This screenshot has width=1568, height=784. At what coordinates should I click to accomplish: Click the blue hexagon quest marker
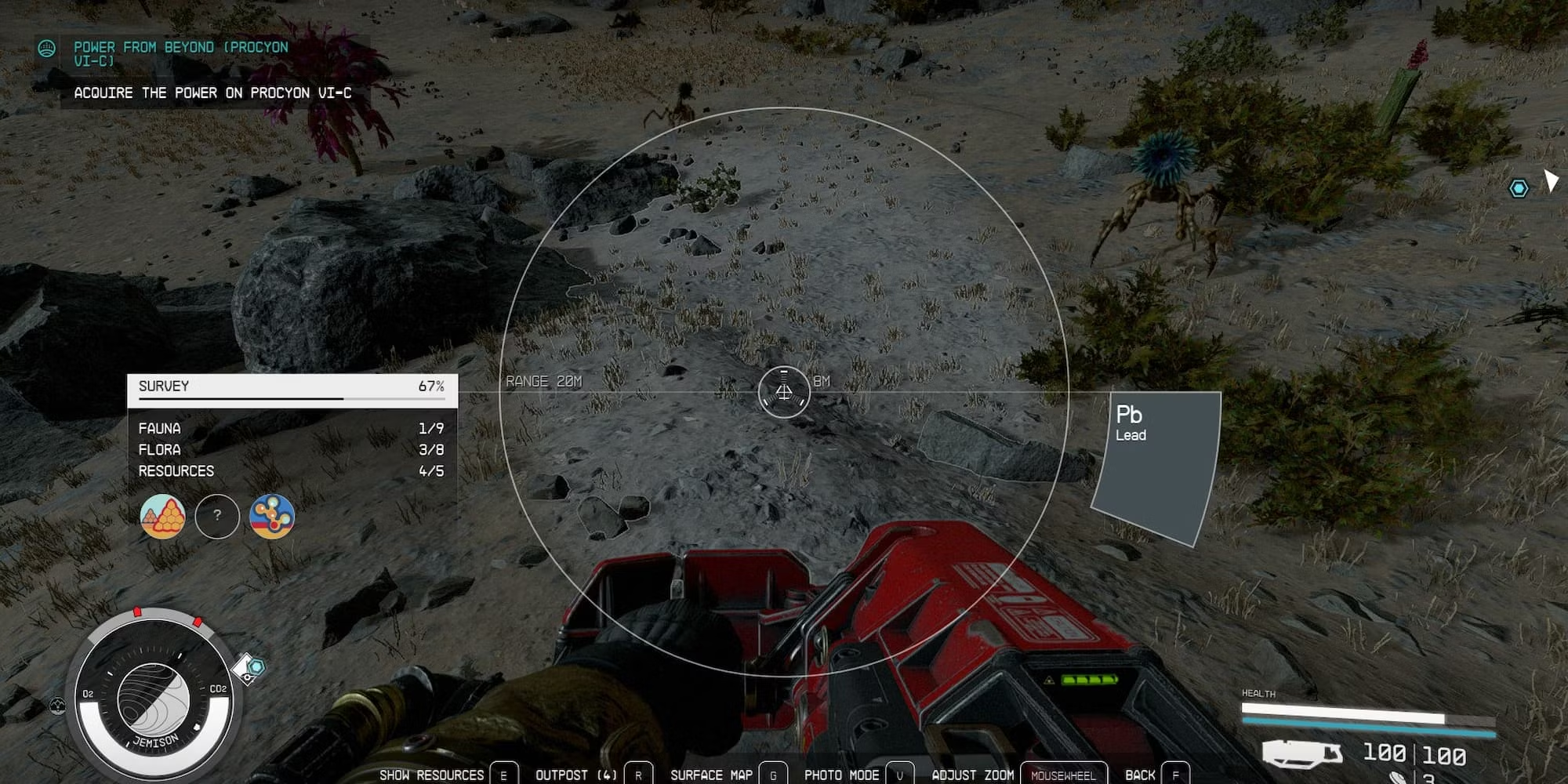[1519, 188]
